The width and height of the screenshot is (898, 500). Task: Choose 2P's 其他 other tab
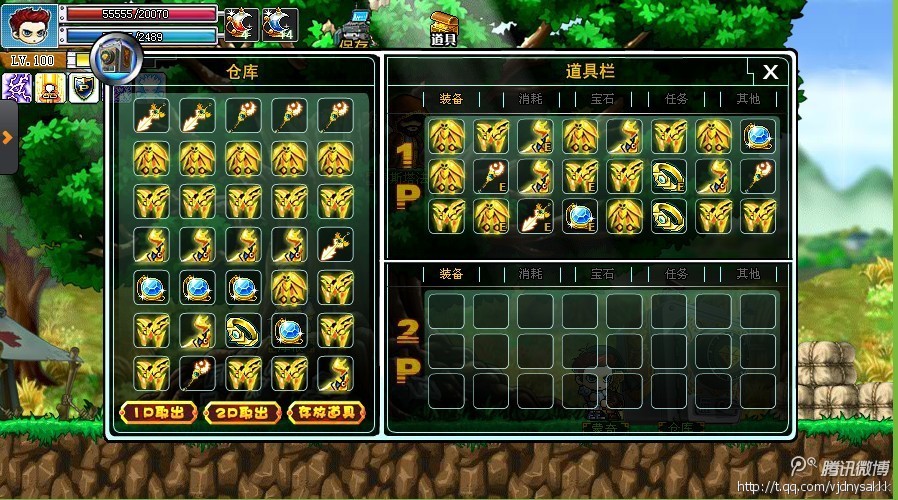pos(748,274)
